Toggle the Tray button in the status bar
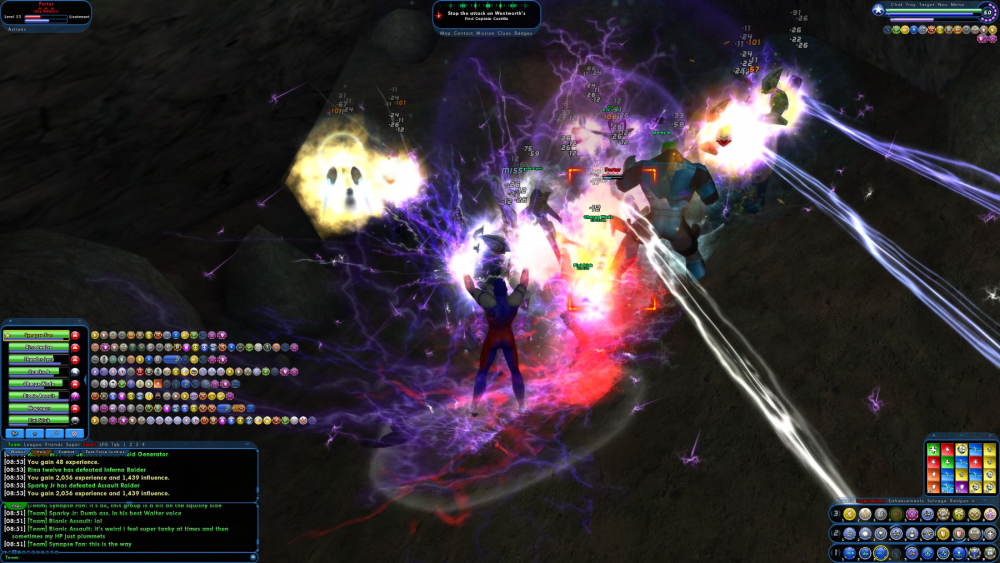1000x563 pixels. tap(910, 4)
